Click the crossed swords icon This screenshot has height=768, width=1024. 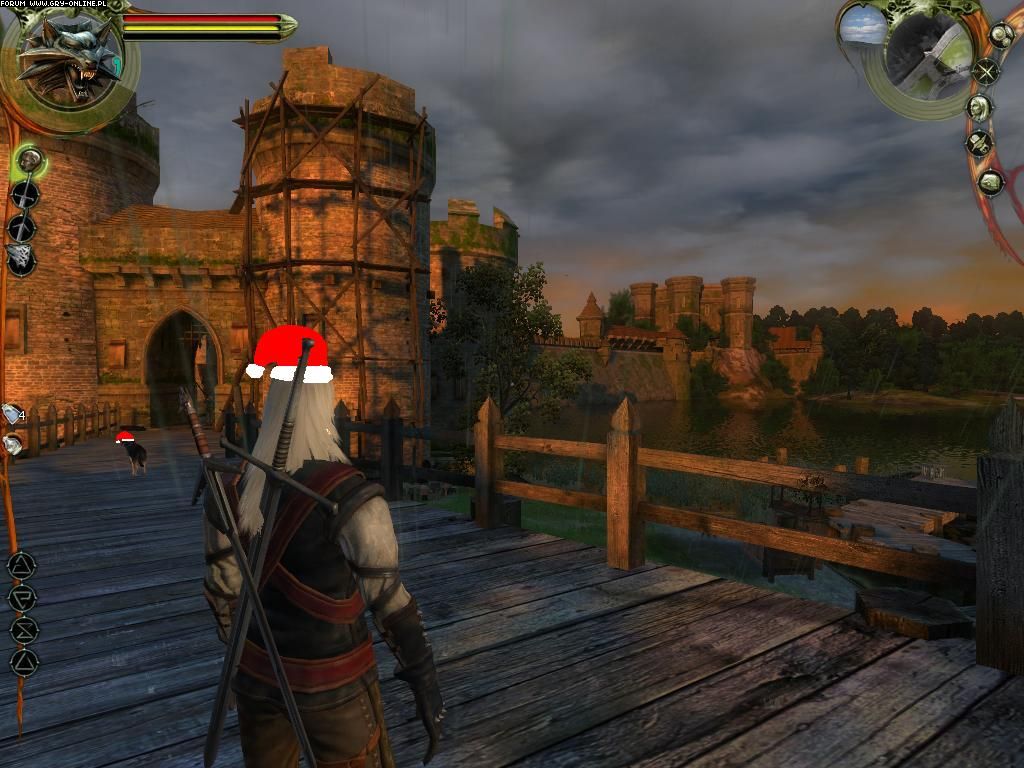pyautogui.click(x=987, y=71)
